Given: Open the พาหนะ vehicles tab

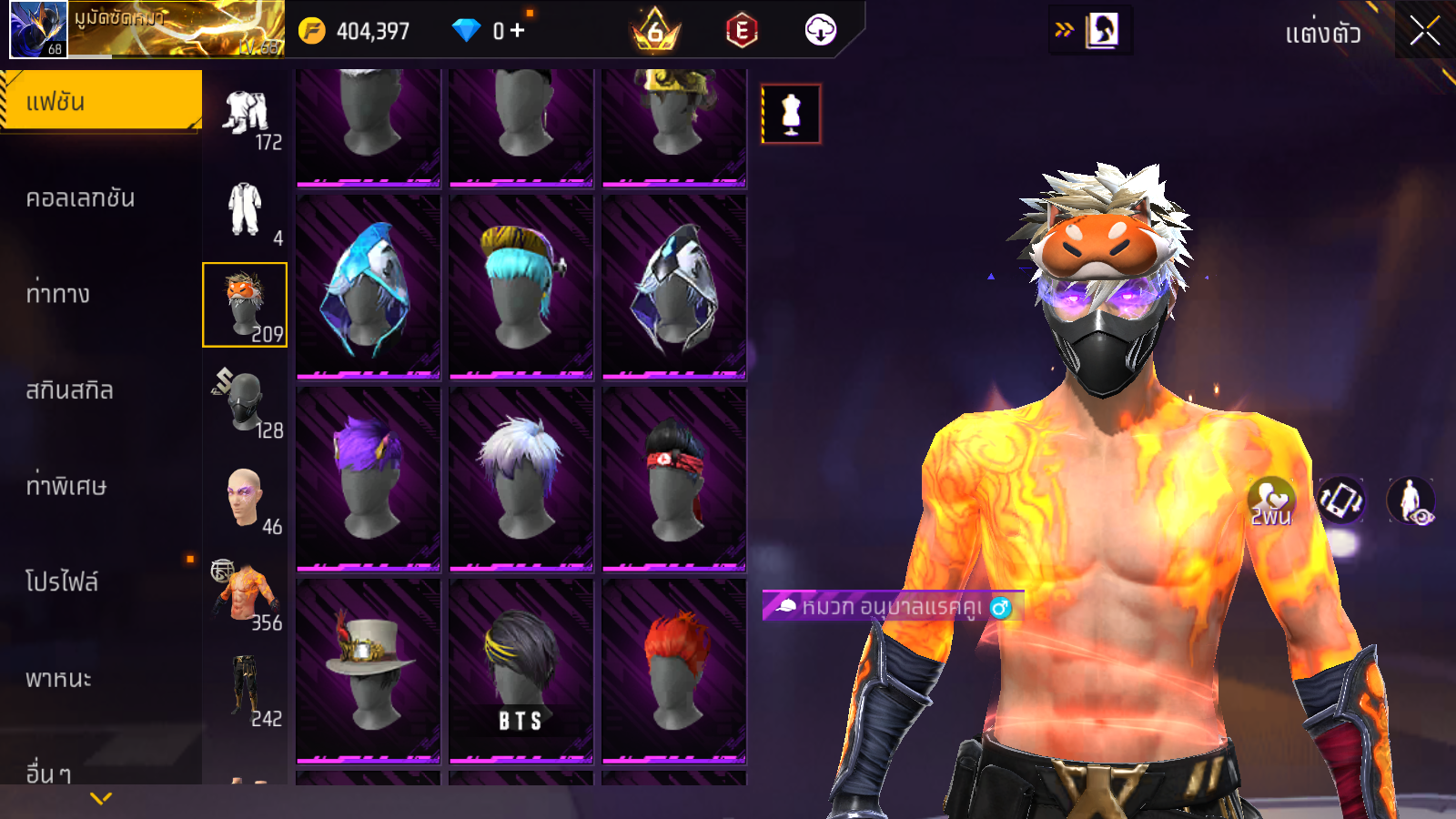Looking at the screenshot, I should [x=59, y=679].
